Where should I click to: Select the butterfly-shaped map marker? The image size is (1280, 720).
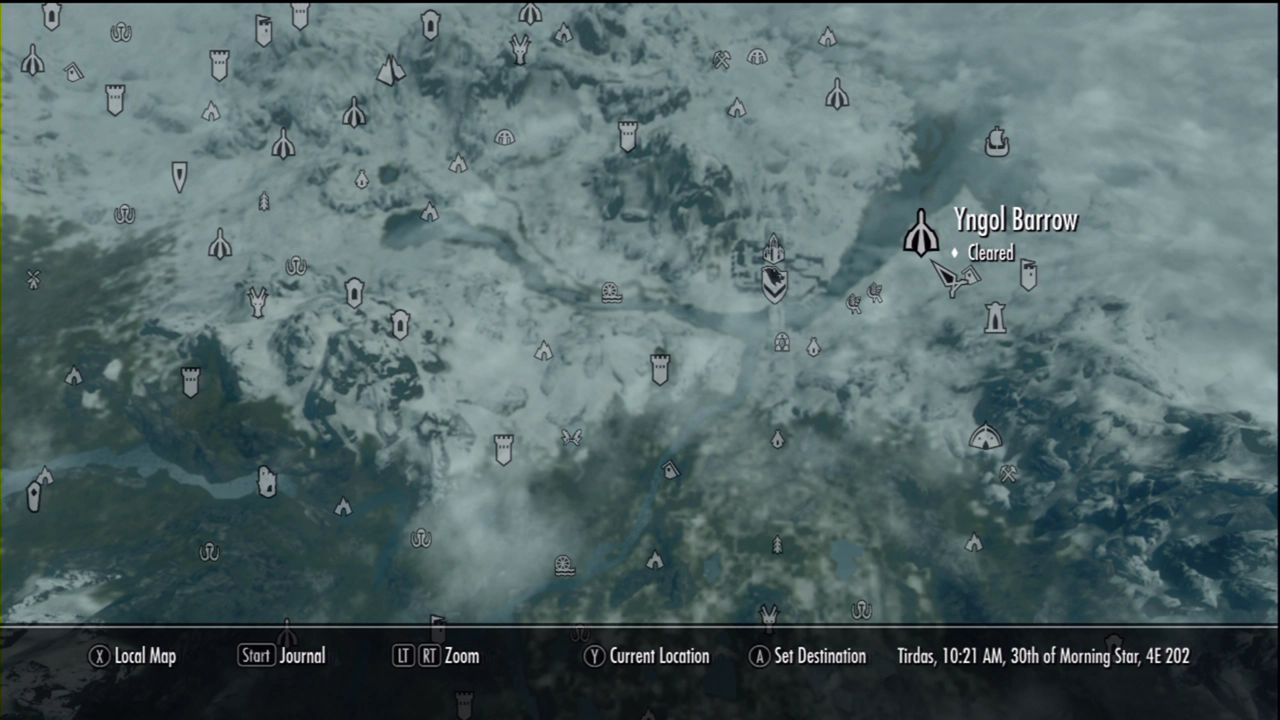pyautogui.click(x=571, y=437)
